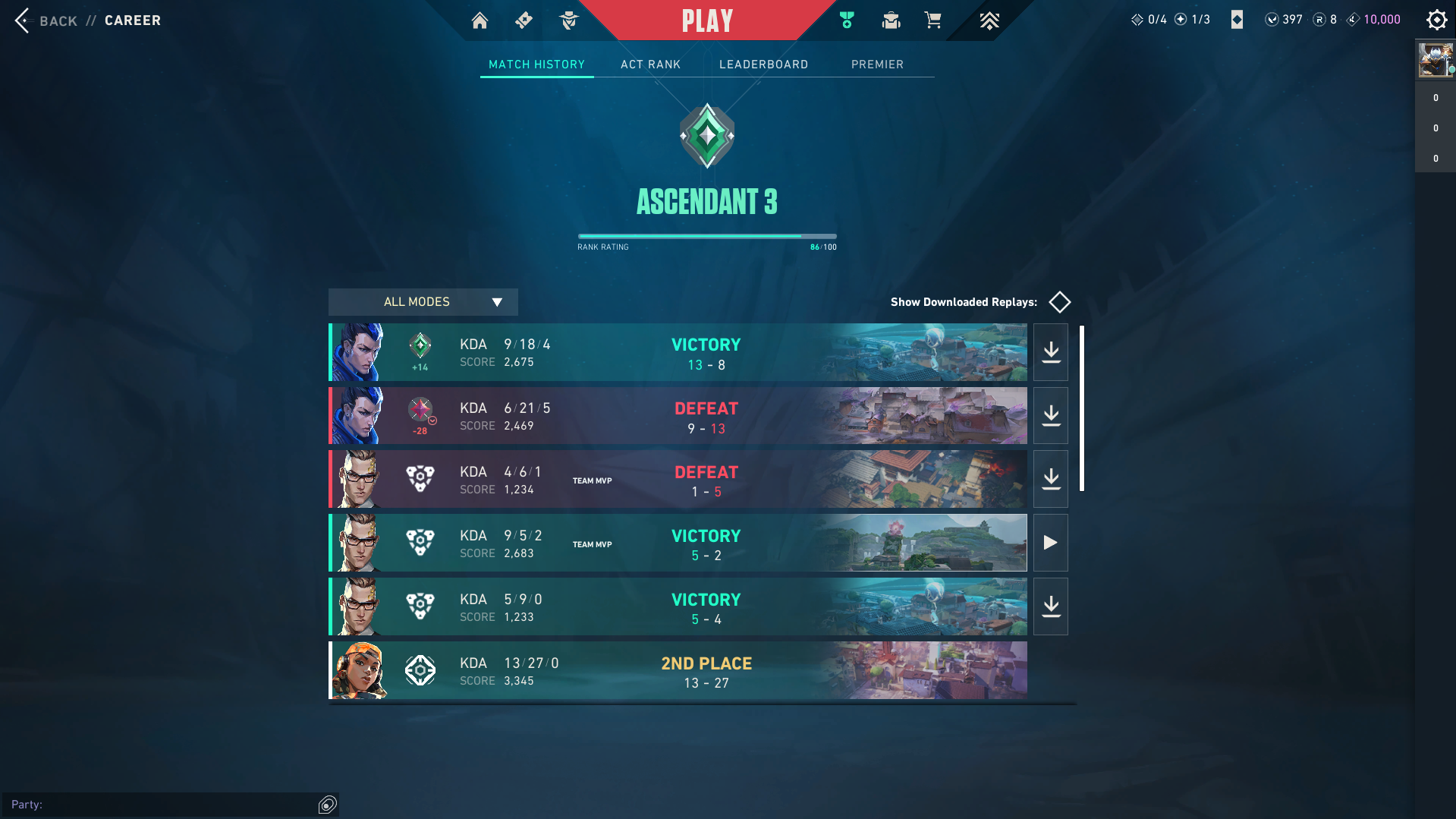Click the player avatar in social panel

point(1435,60)
